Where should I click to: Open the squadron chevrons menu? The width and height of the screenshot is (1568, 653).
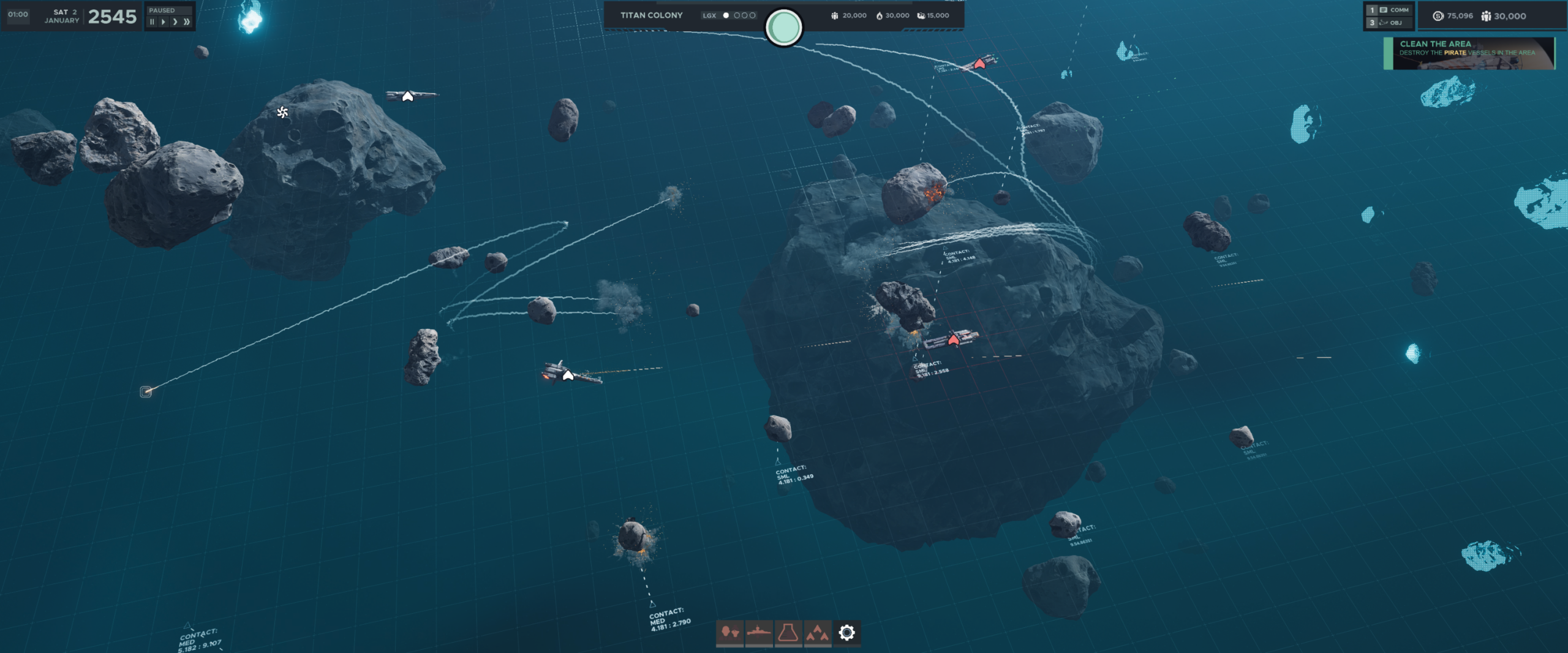click(818, 632)
